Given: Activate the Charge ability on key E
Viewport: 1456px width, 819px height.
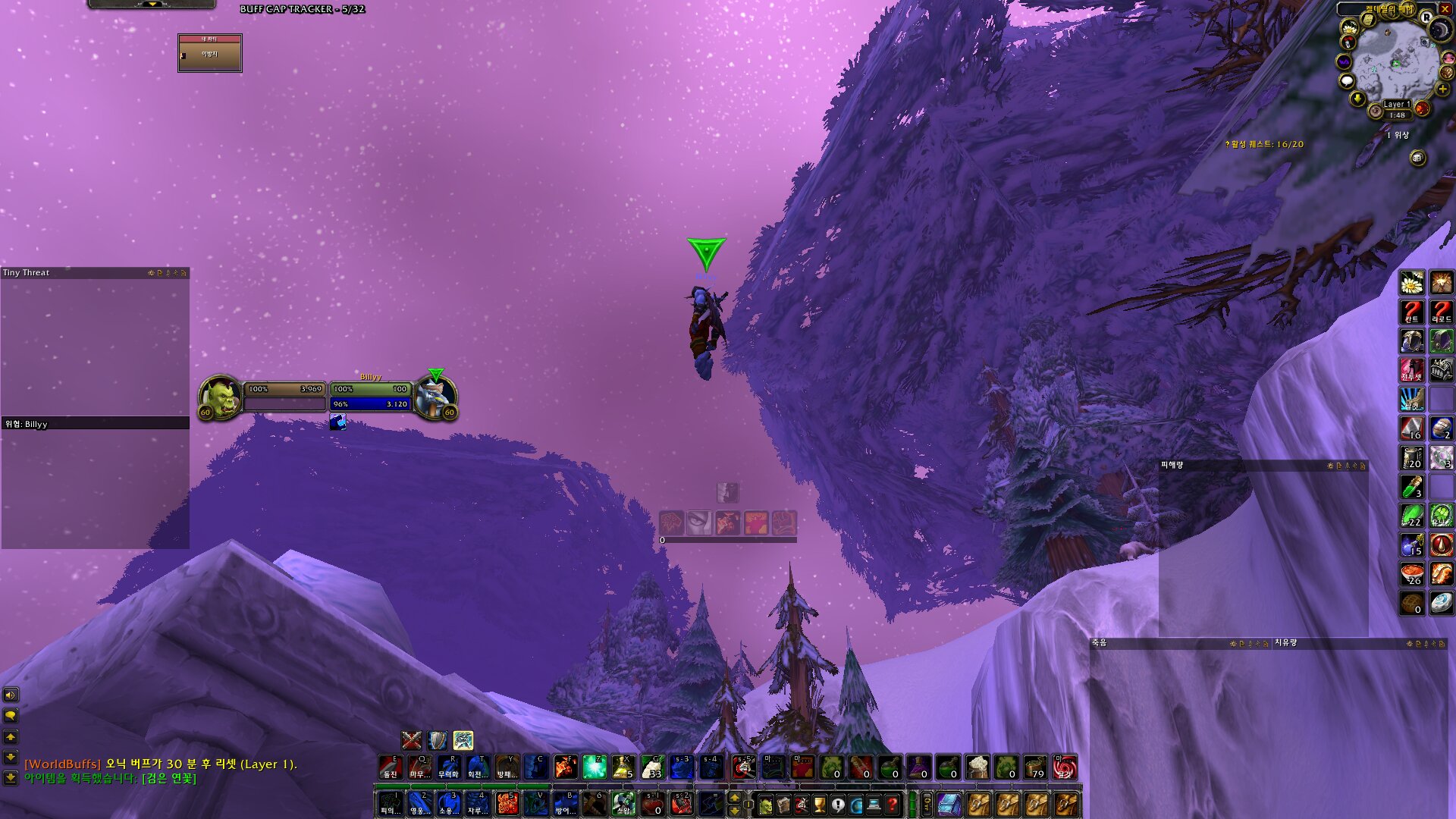Looking at the screenshot, I should (x=391, y=767).
